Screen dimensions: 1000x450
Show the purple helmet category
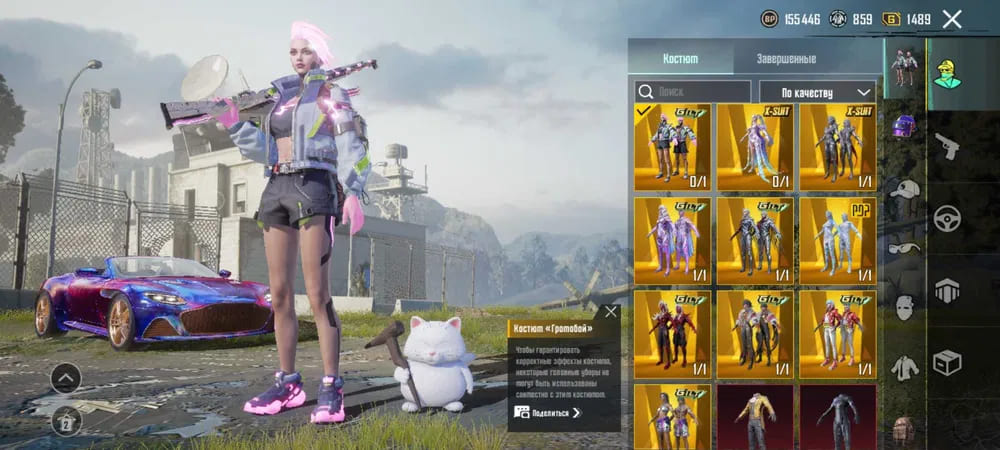click(x=904, y=126)
